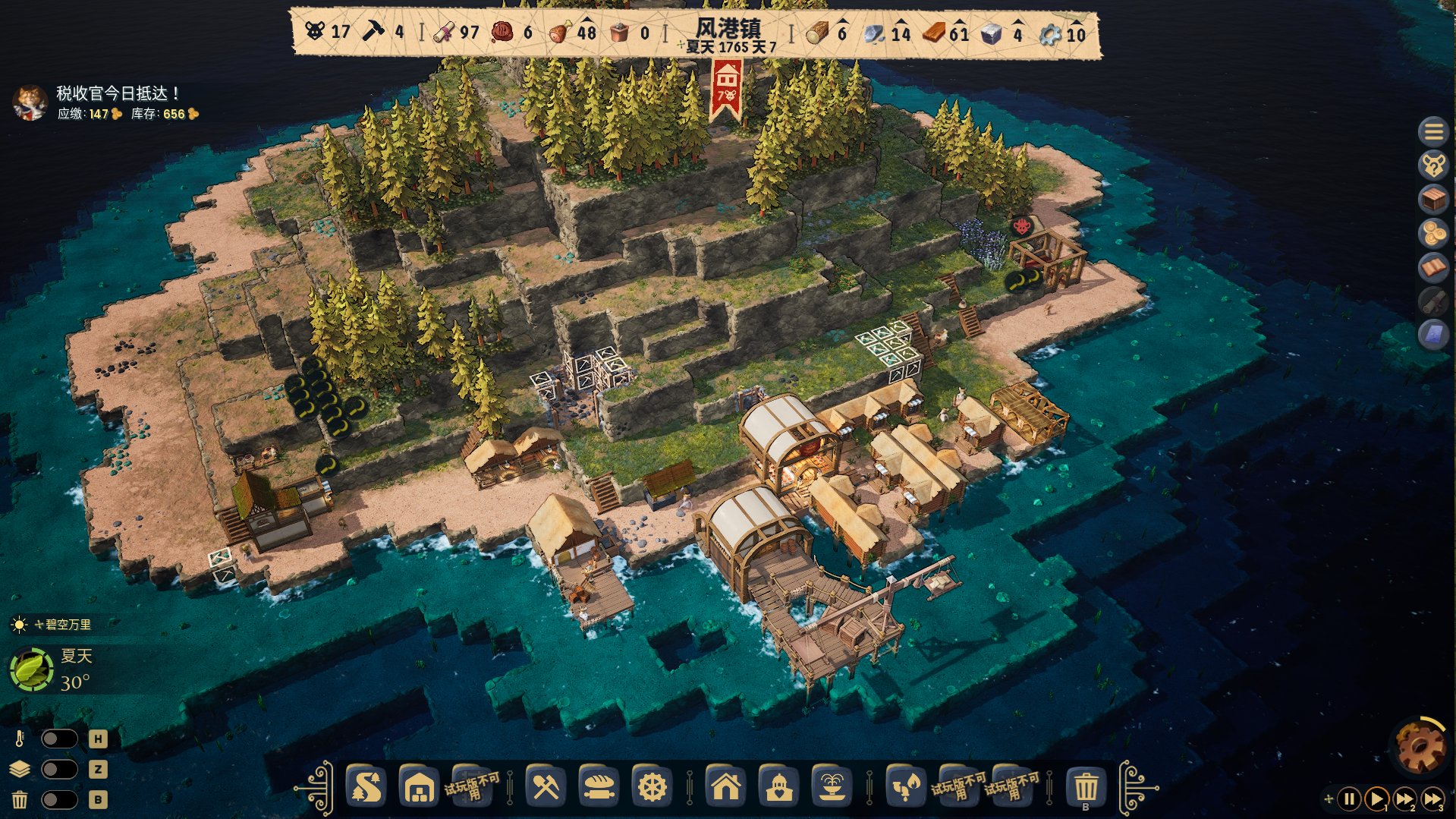Screen dimensions: 1456x819
Task: Select the heart building services category
Action: [778, 787]
